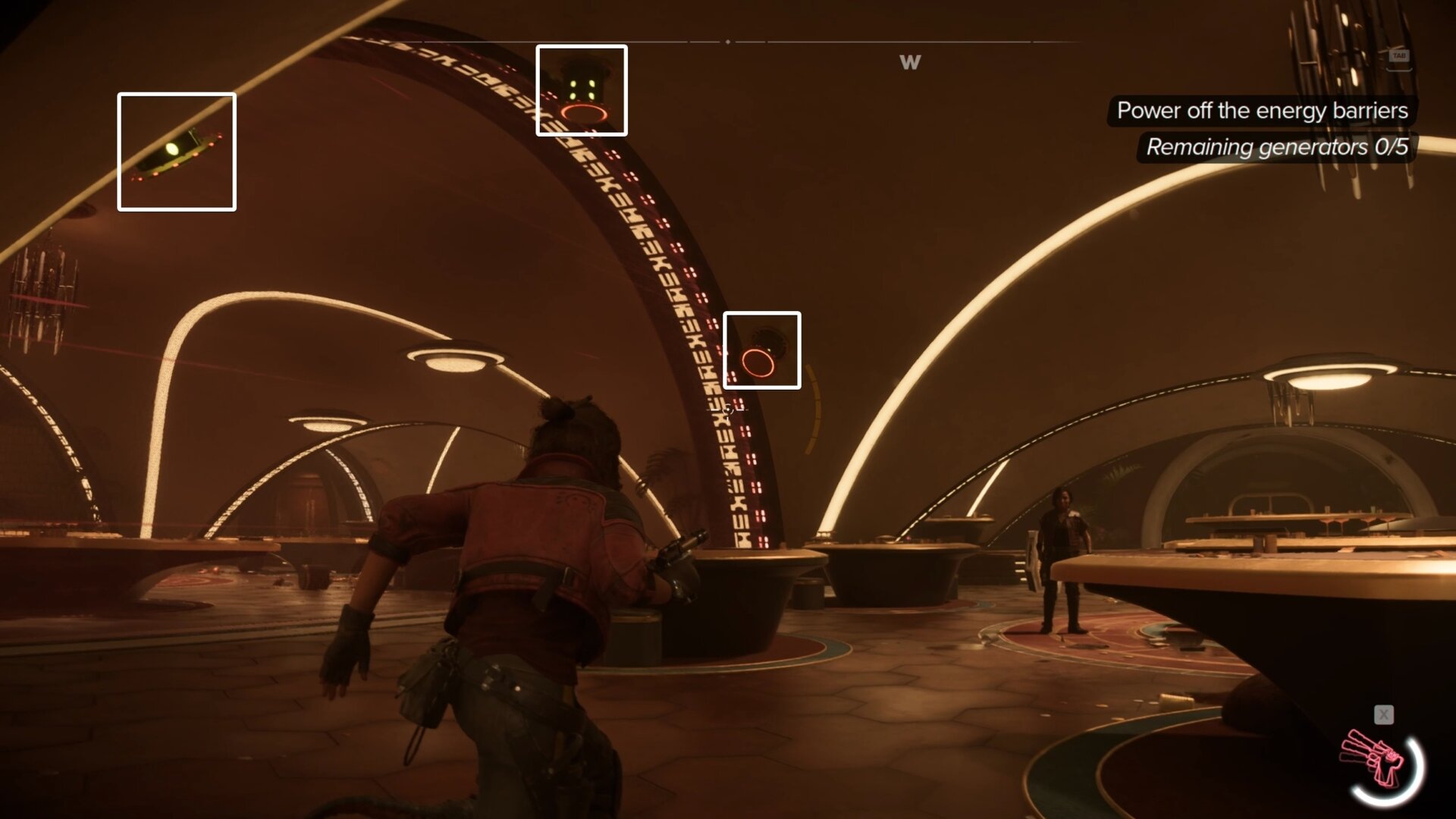Screen dimensions: 1456x819
Task: Target the boxed generator with the single yellow light
Action: (177, 152)
